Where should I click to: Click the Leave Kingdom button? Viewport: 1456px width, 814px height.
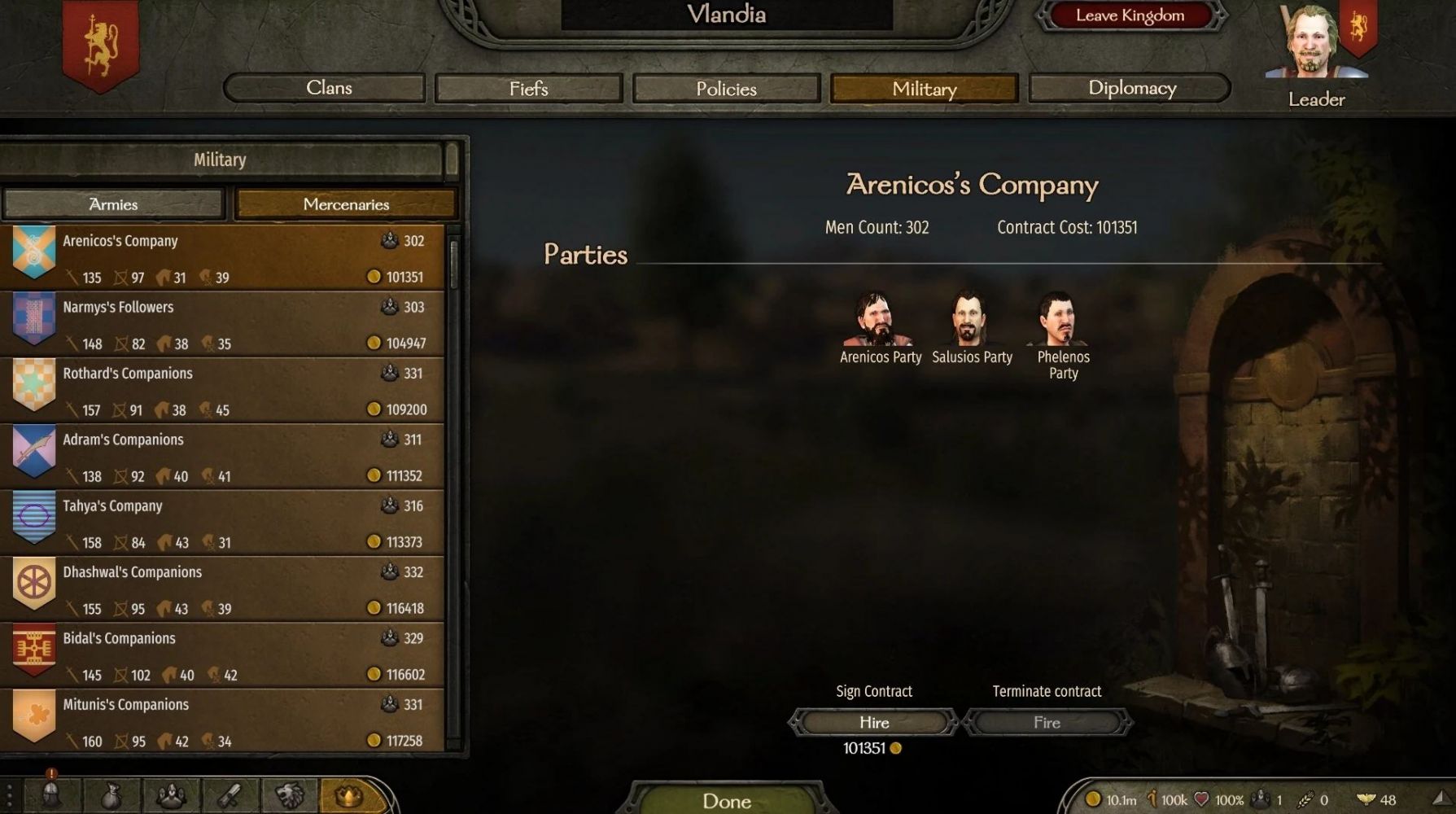pos(1130,15)
